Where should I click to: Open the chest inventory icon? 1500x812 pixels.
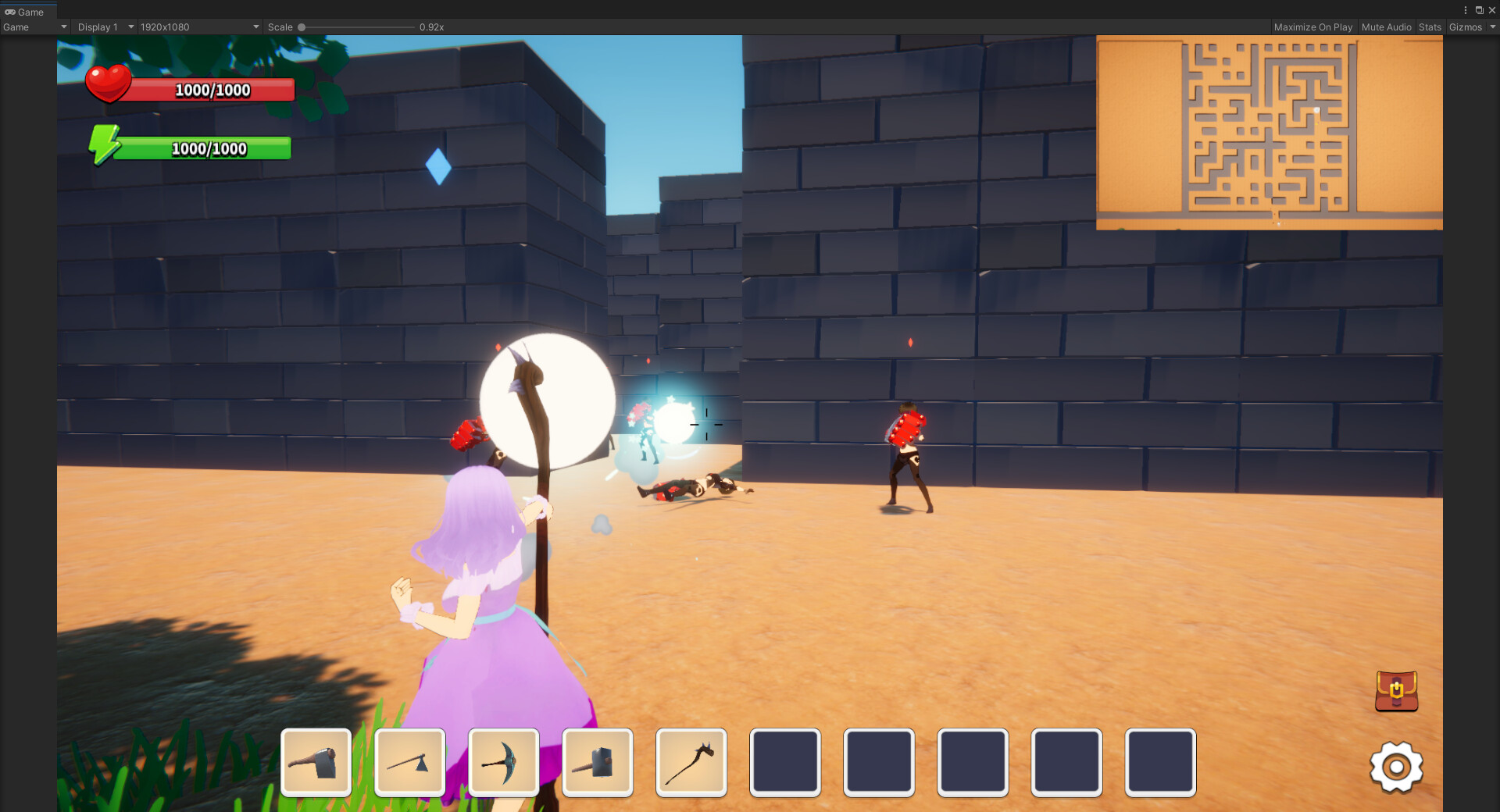pyautogui.click(x=1397, y=692)
